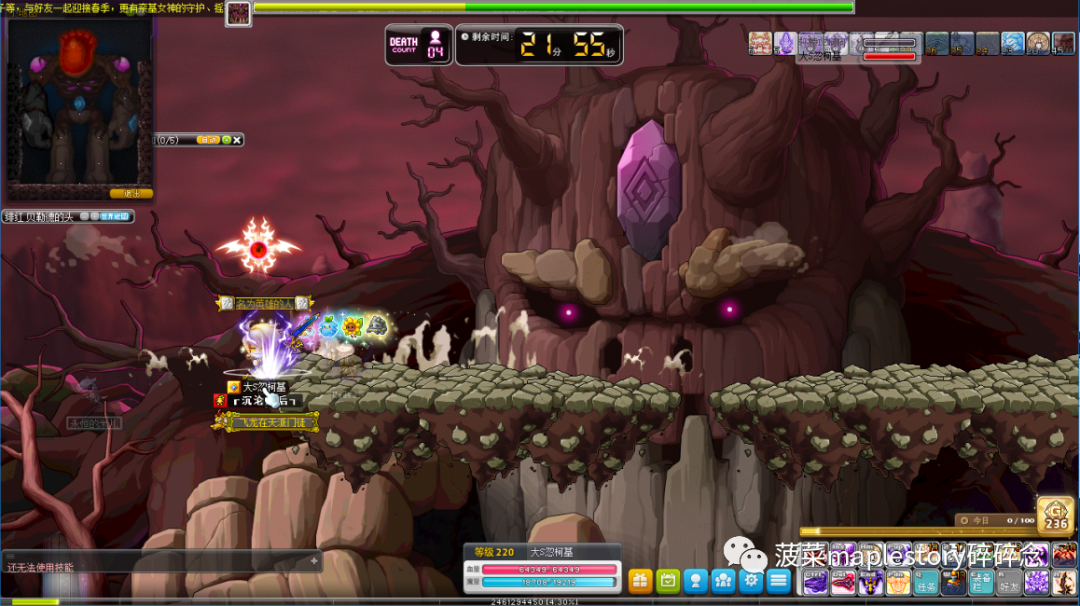Click the green round button beside 自动
The image size is (1080, 606).
point(226,140)
